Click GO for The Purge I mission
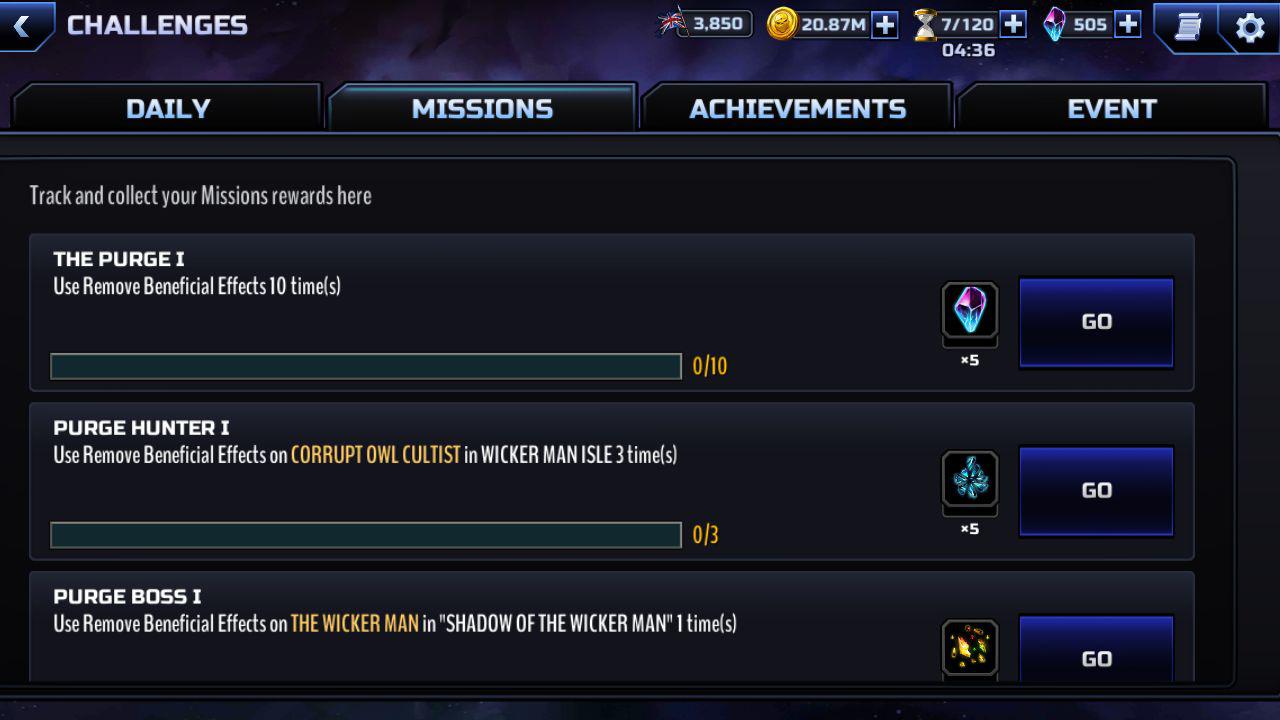Screen dimensions: 1280x720 point(1096,322)
